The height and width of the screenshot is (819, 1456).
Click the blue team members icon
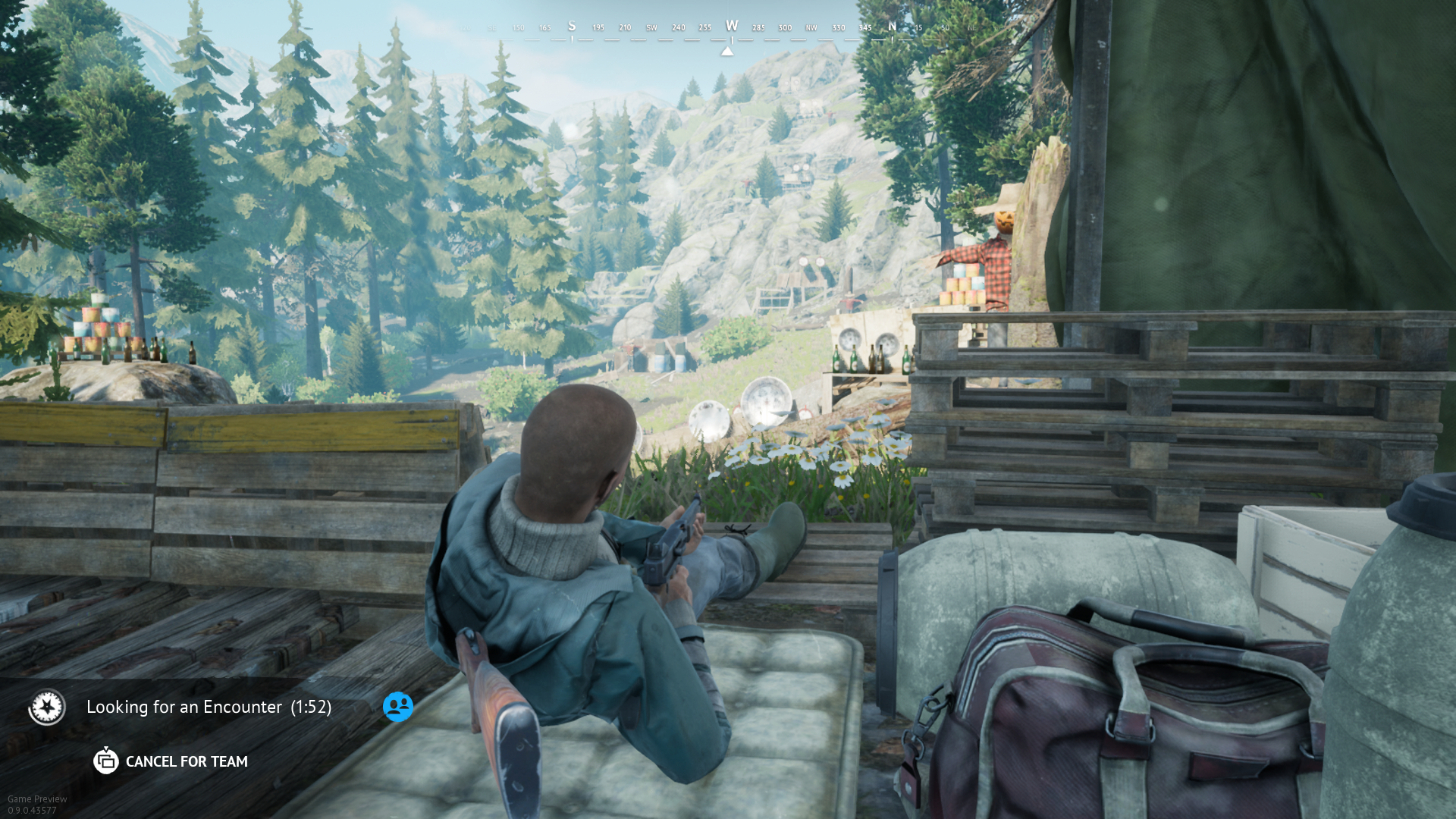coord(398,707)
